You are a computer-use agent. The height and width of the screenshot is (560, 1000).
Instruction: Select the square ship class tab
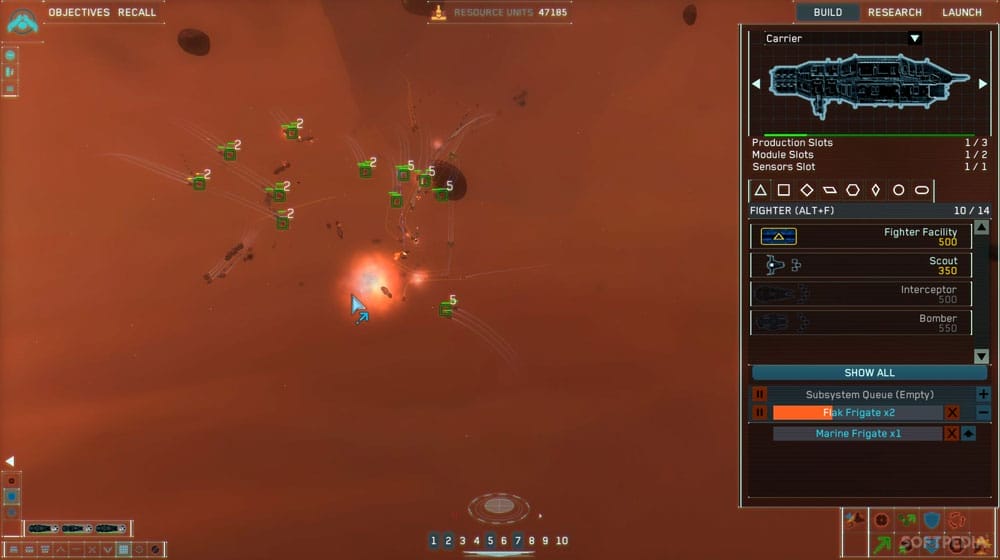784,190
